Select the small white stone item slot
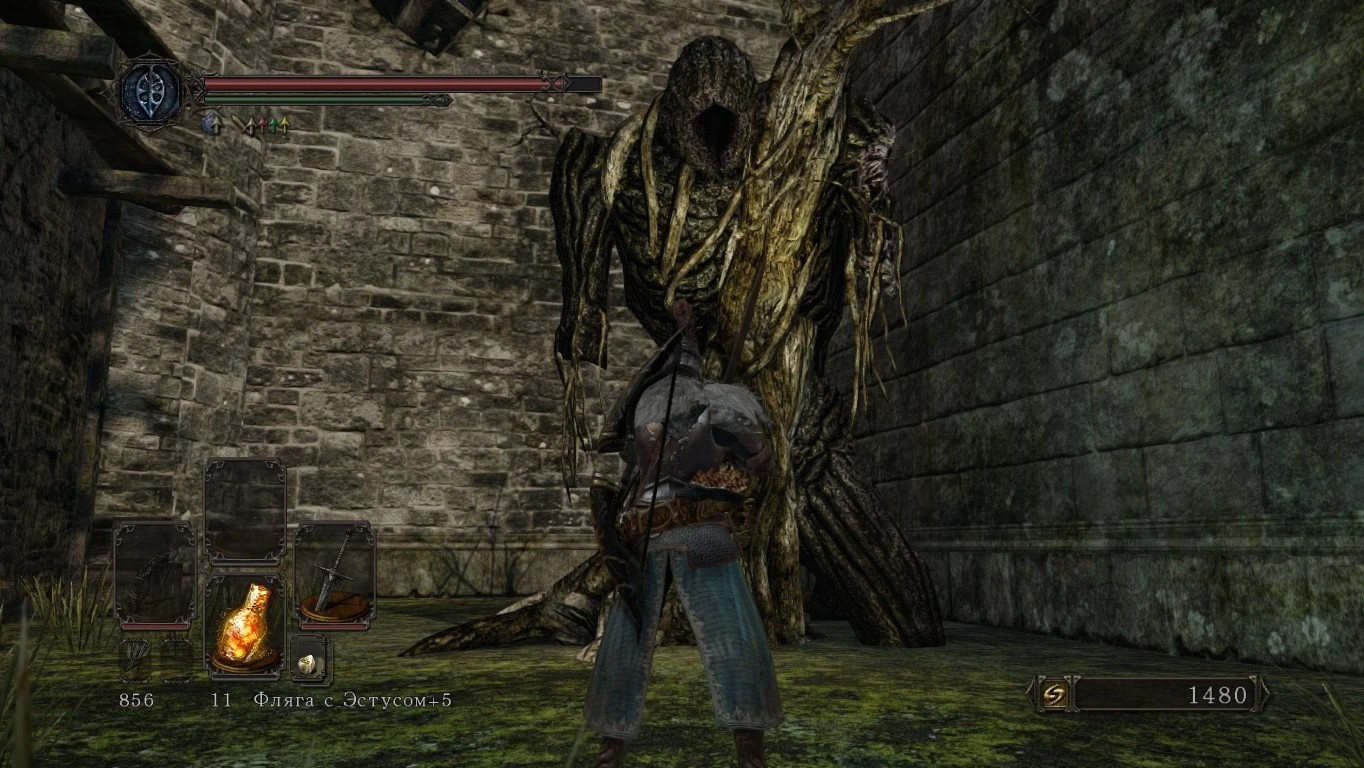The height and width of the screenshot is (768, 1364). [309, 658]
